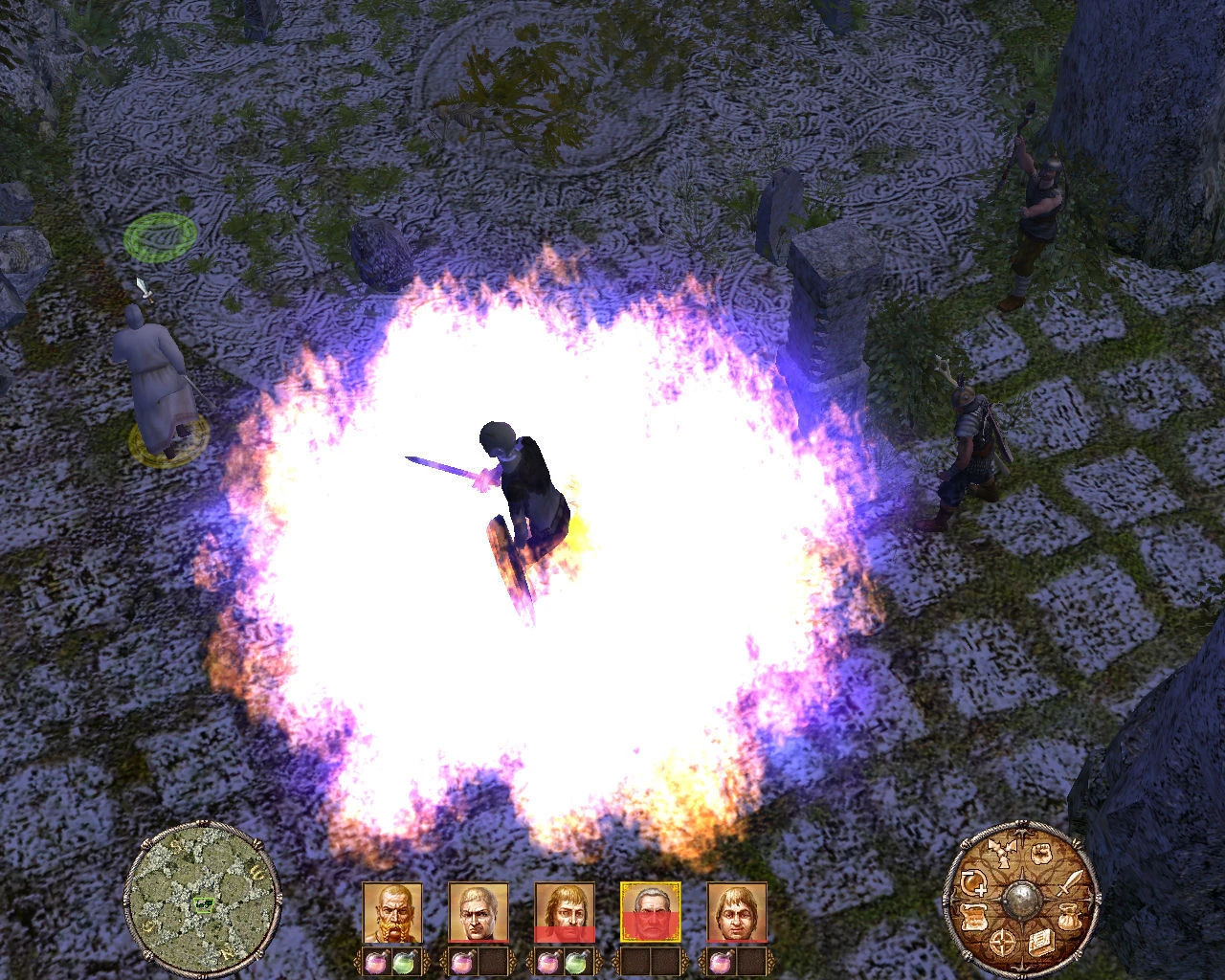Click the metal boss at shield center

[x=1024, y=900]
